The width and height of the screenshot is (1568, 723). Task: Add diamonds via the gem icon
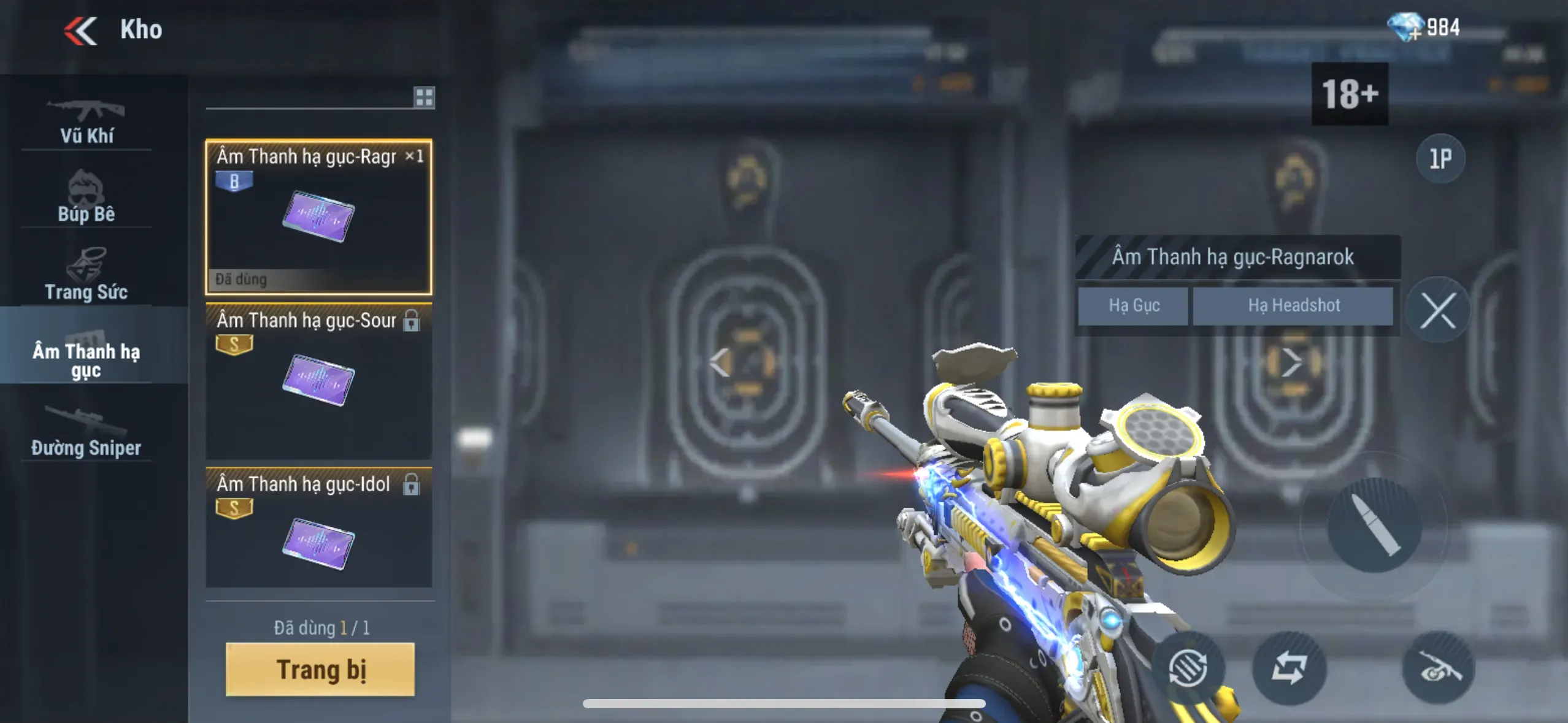[x=1404, y=27]
